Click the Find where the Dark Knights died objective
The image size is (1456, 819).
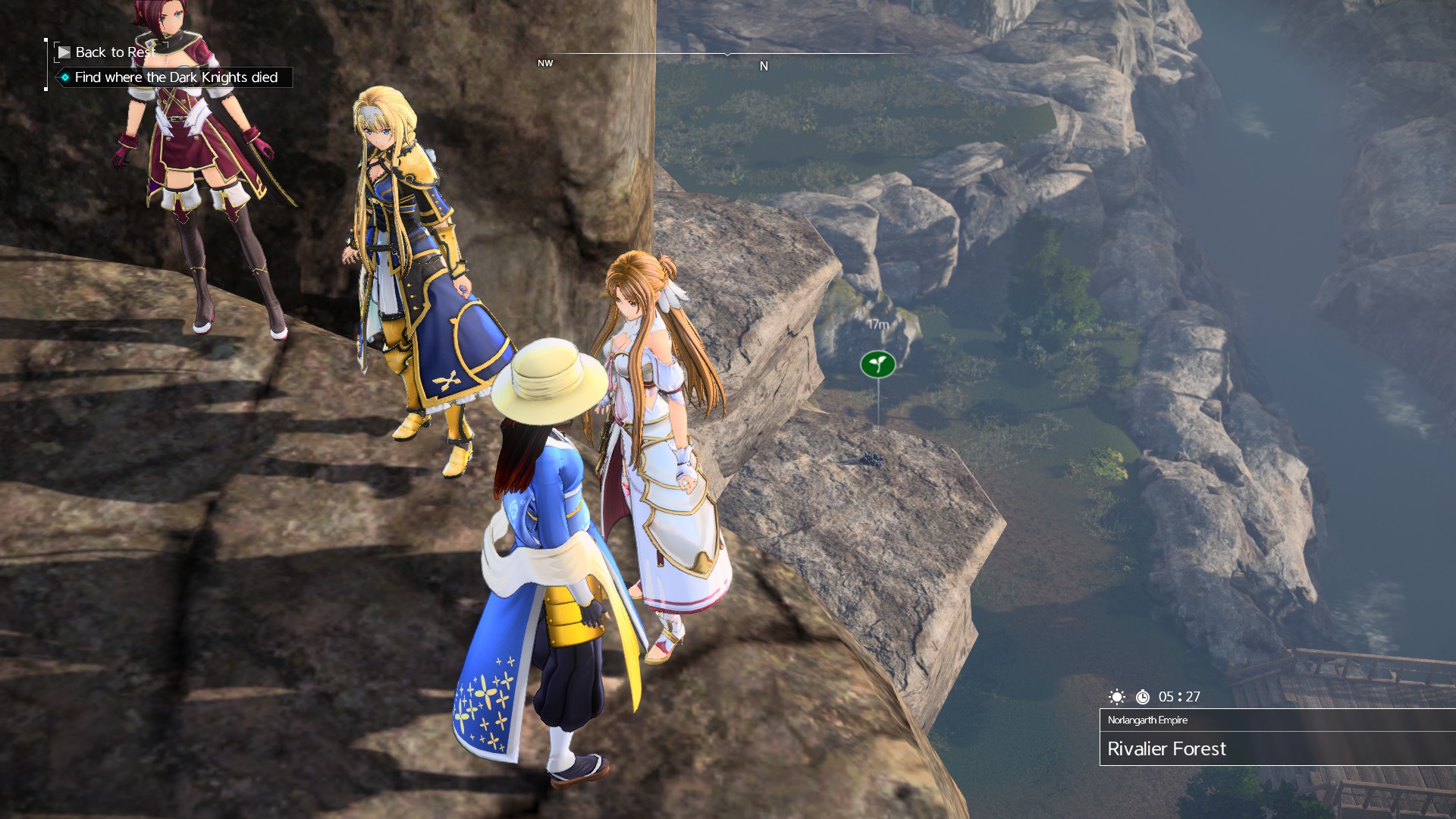click(177, 77)
